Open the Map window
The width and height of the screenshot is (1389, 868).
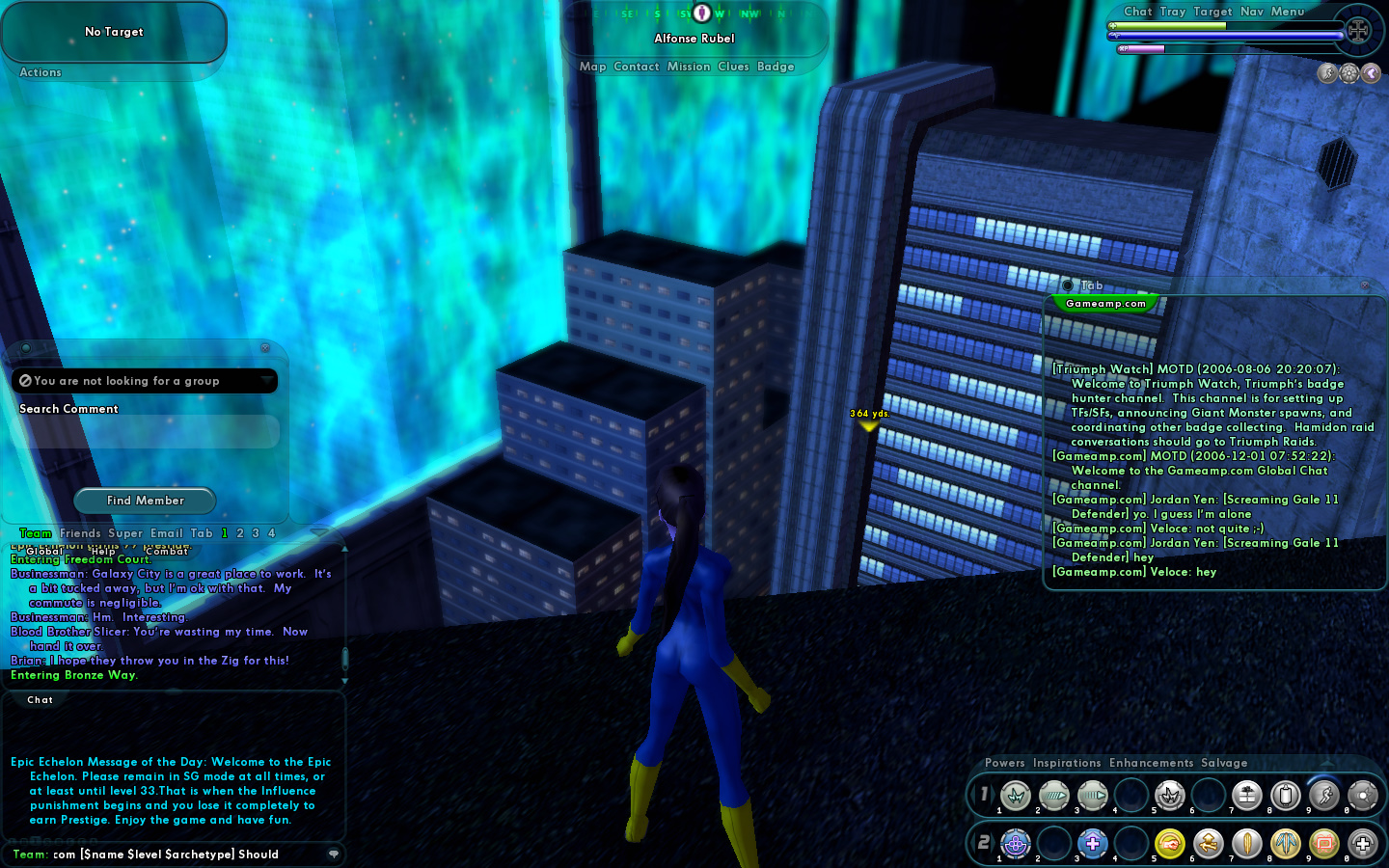point(592,67)
